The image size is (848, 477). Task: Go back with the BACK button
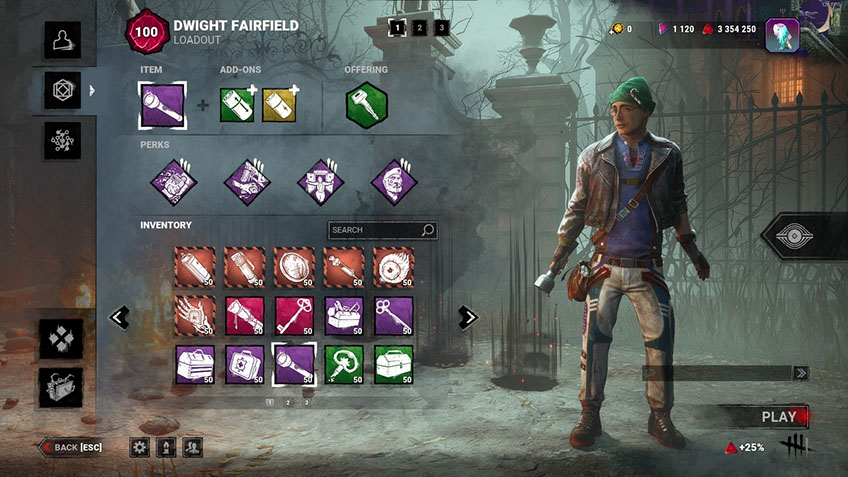point(71,446)
